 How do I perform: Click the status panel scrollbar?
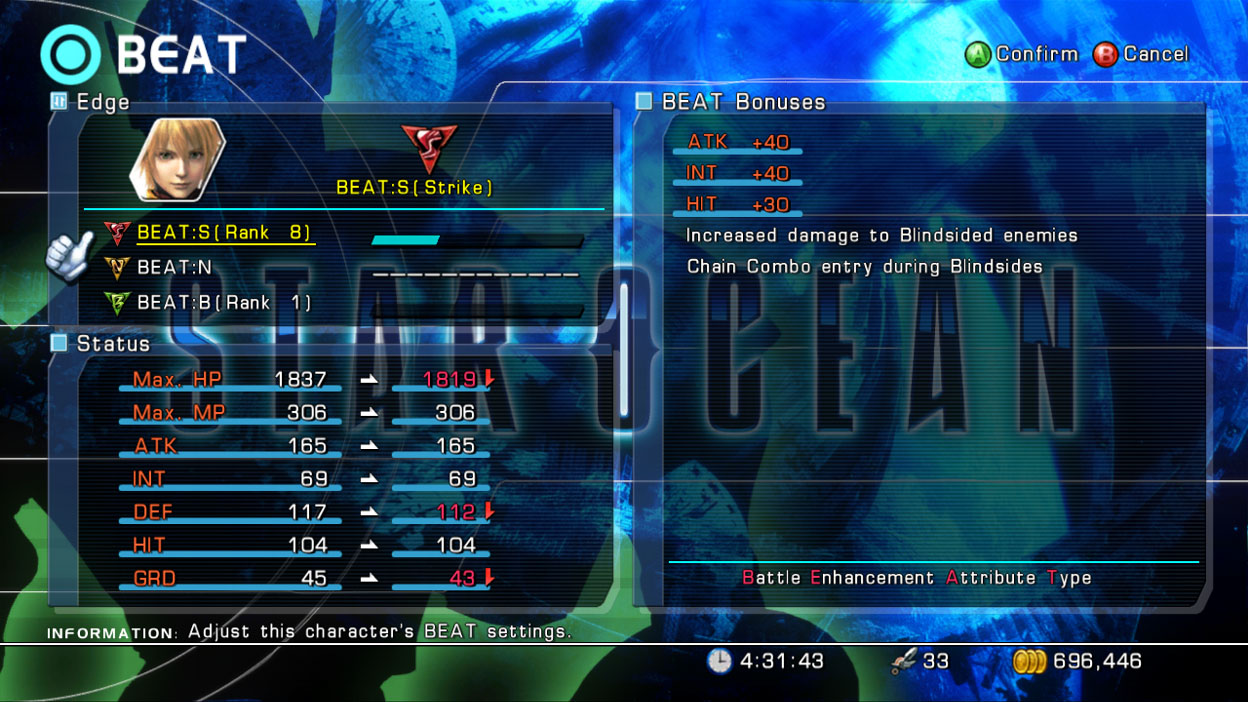pyautogui.click(x=625, y=350)
